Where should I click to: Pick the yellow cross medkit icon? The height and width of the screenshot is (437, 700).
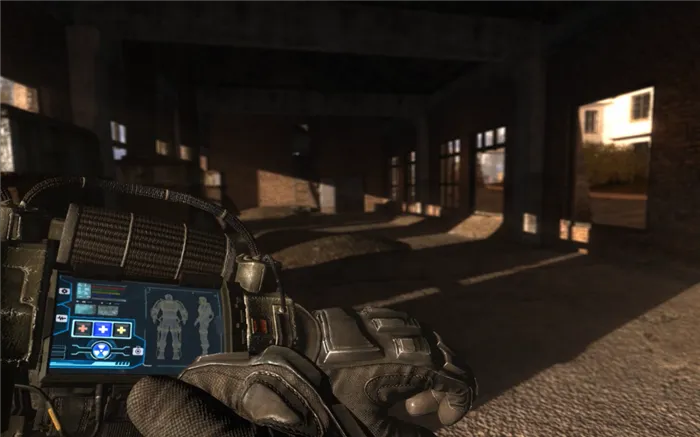(x=121, y=329)
